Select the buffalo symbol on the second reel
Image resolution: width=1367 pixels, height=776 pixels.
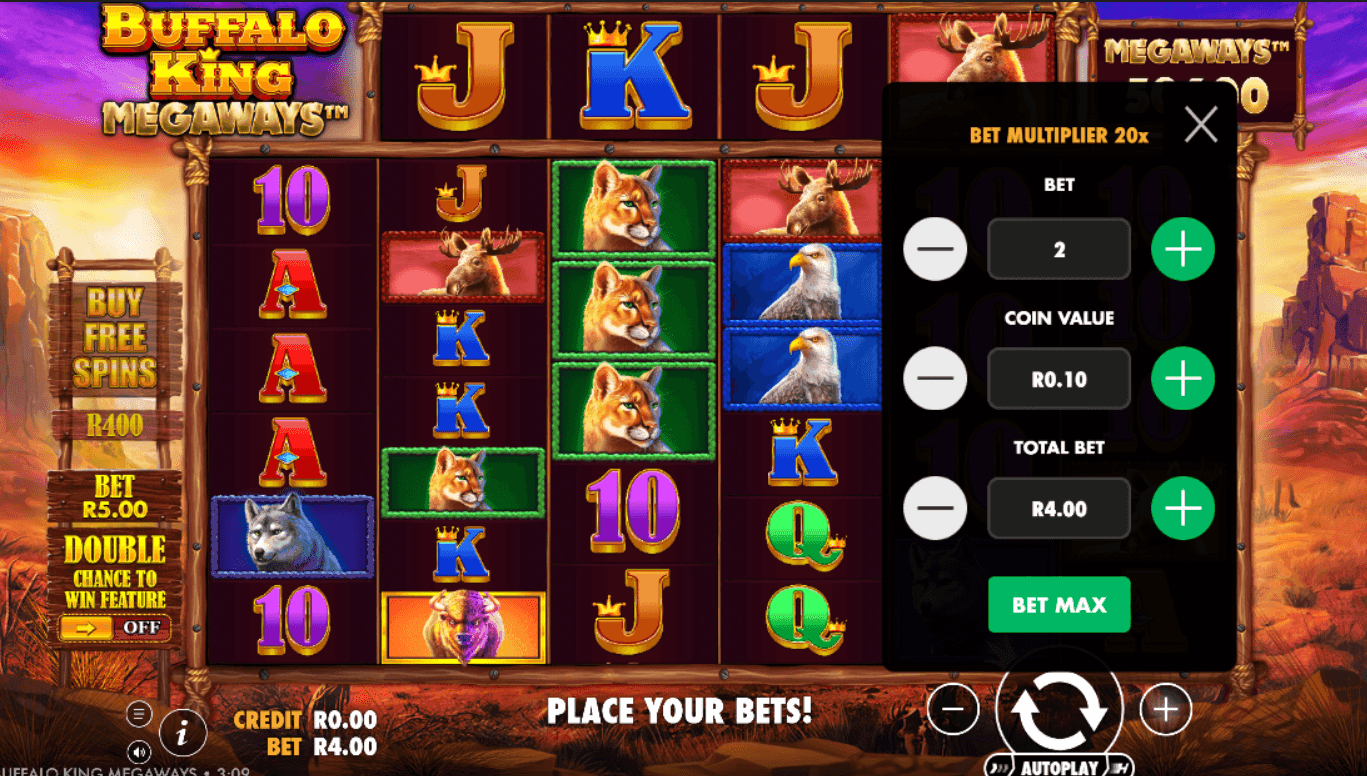point(463,625)
